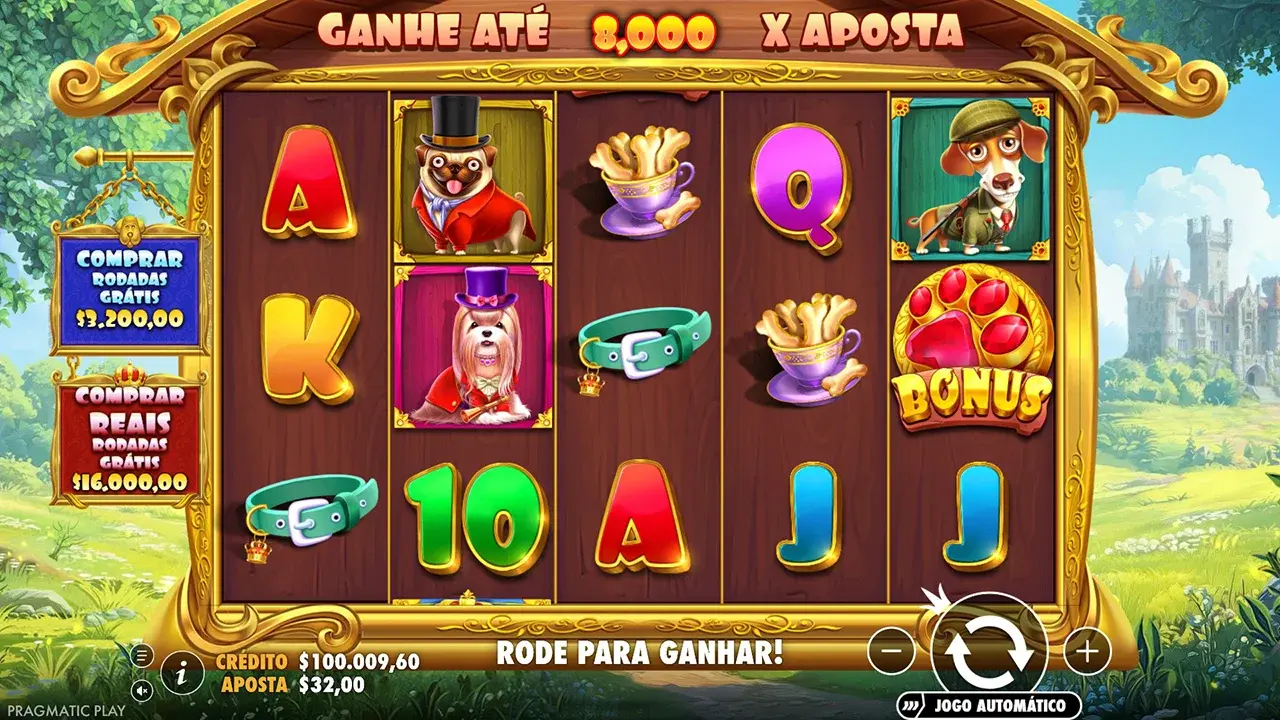Open the game information (i) page

182,673
